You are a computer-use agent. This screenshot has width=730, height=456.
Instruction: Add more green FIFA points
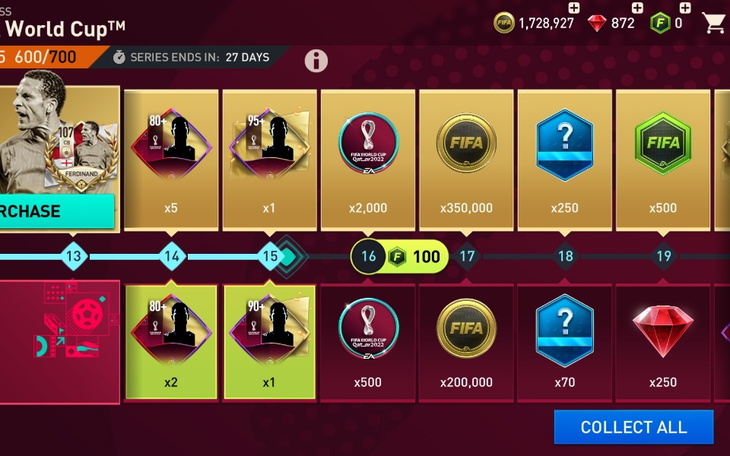[x=690, y=7]
